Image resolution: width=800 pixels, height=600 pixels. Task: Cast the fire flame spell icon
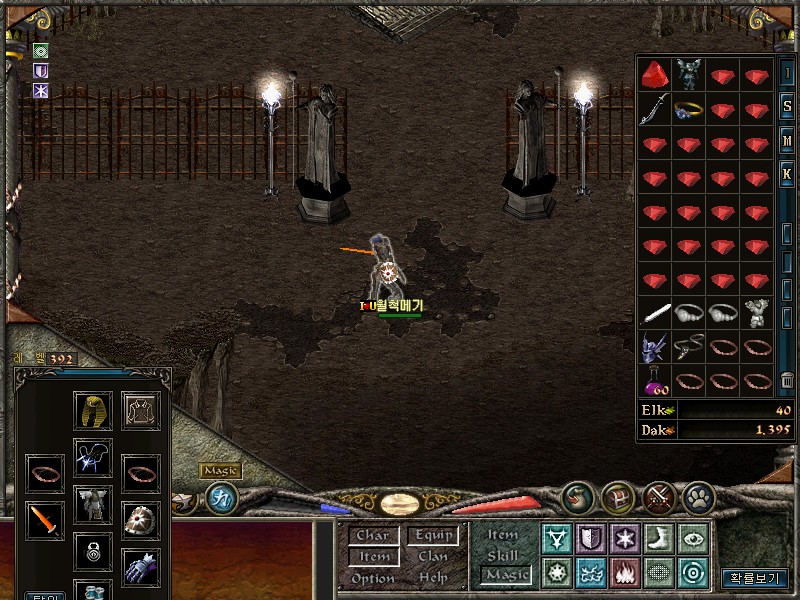pyautogui.click(x=623, y=573)
